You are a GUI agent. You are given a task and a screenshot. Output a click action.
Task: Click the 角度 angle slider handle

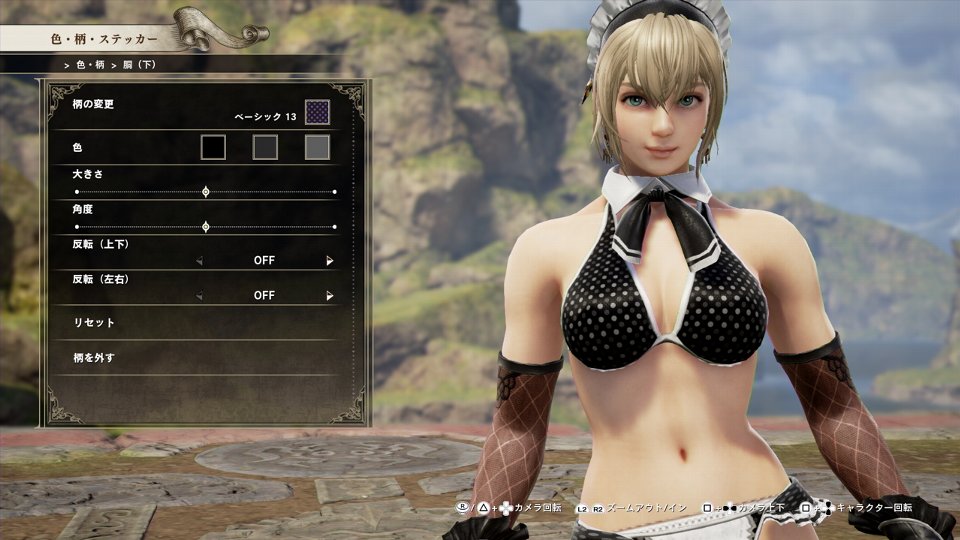206,227
